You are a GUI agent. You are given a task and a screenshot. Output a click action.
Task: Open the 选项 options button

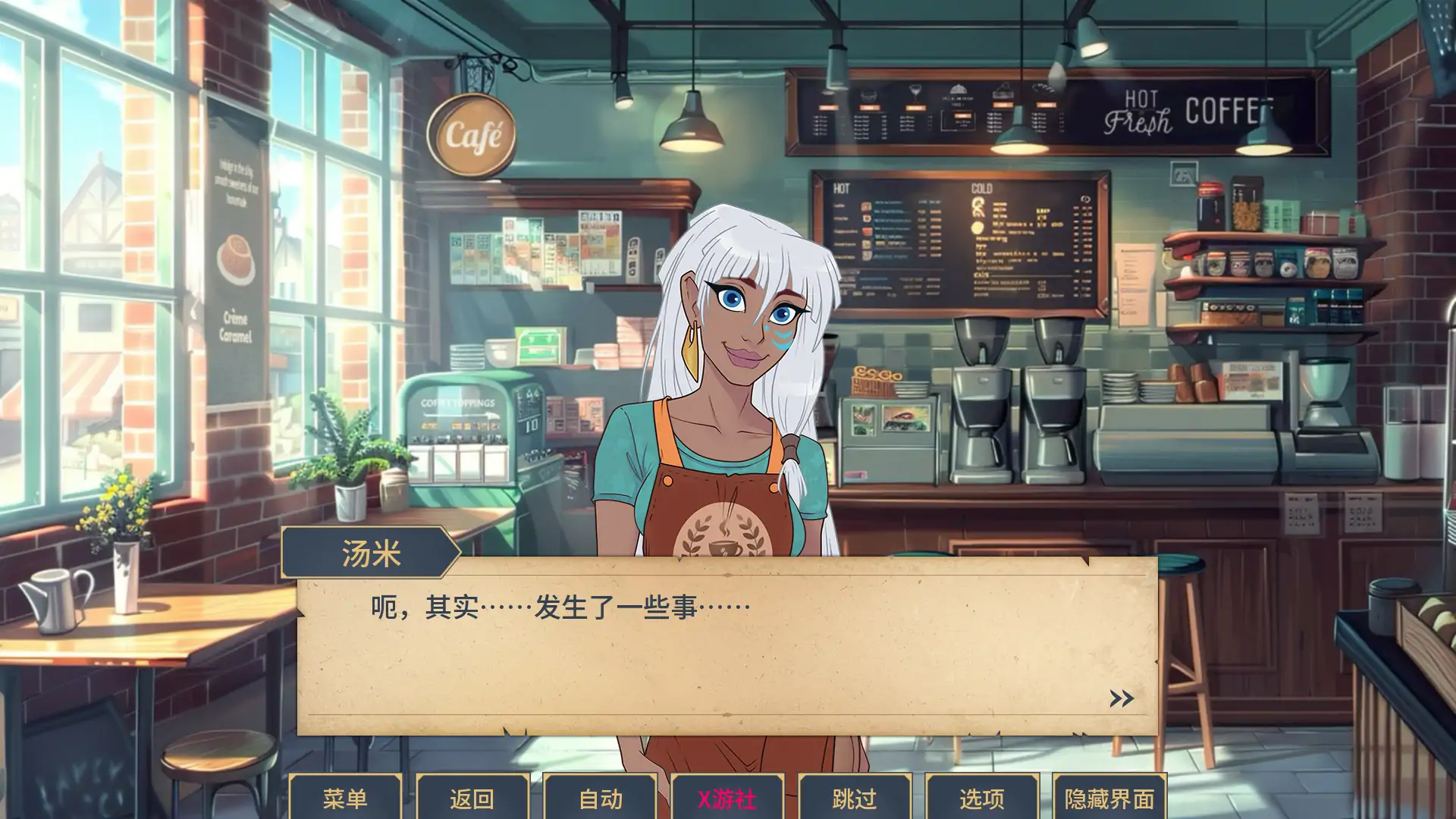coord(981,798)
